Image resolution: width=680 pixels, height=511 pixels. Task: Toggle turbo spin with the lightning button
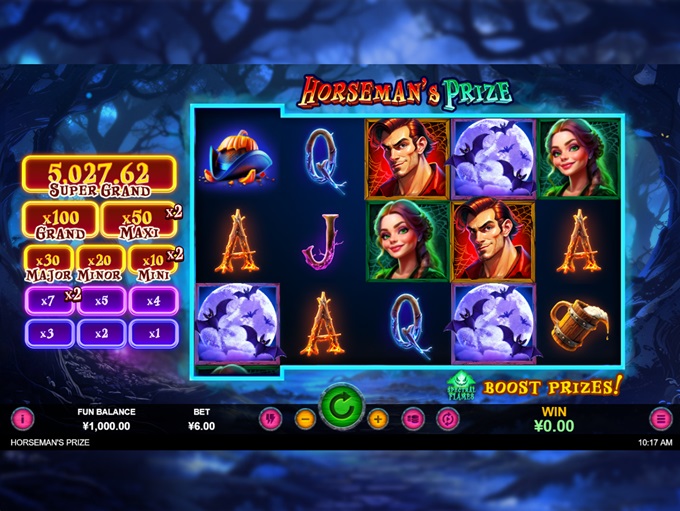270,419
